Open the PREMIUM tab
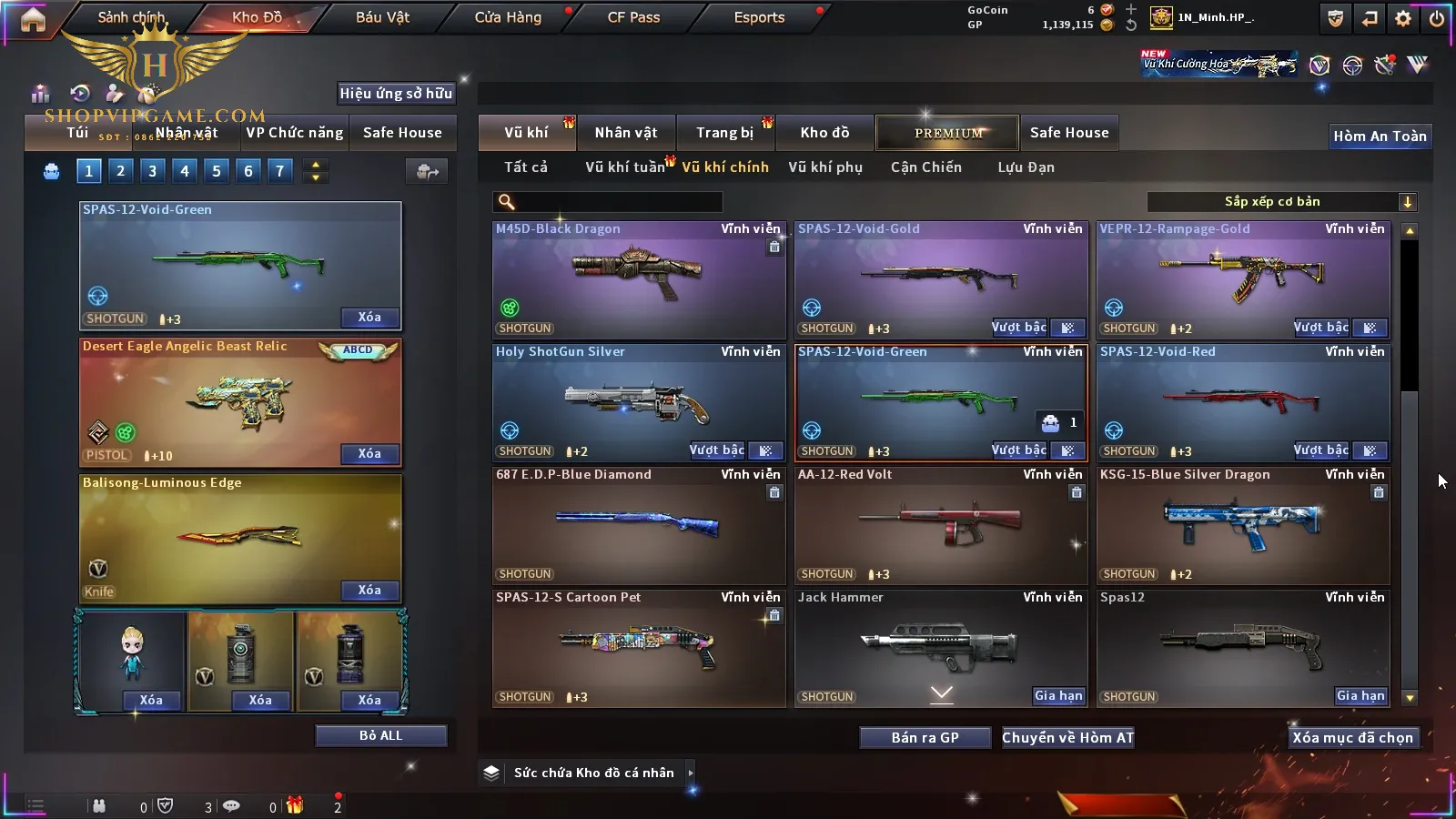Image resolution: width=1456 pixels, height=819 pixels. (947, 133)
